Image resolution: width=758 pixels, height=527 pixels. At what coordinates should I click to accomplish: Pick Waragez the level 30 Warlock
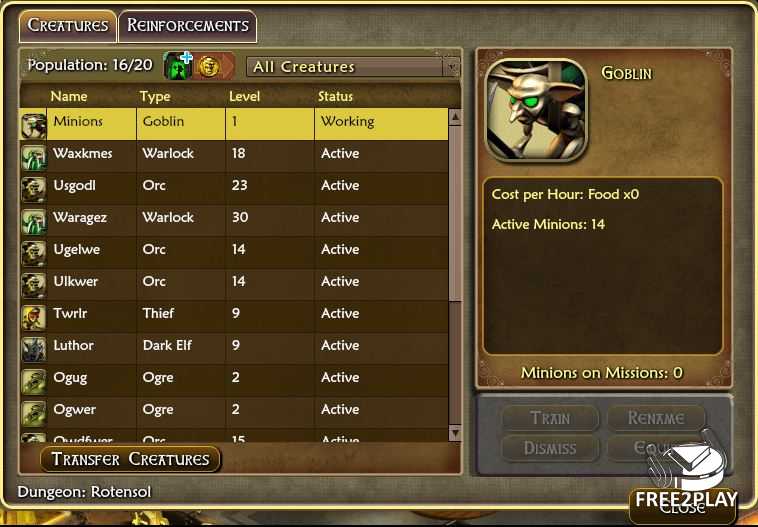pyautogui.click(x=240, y=218)
